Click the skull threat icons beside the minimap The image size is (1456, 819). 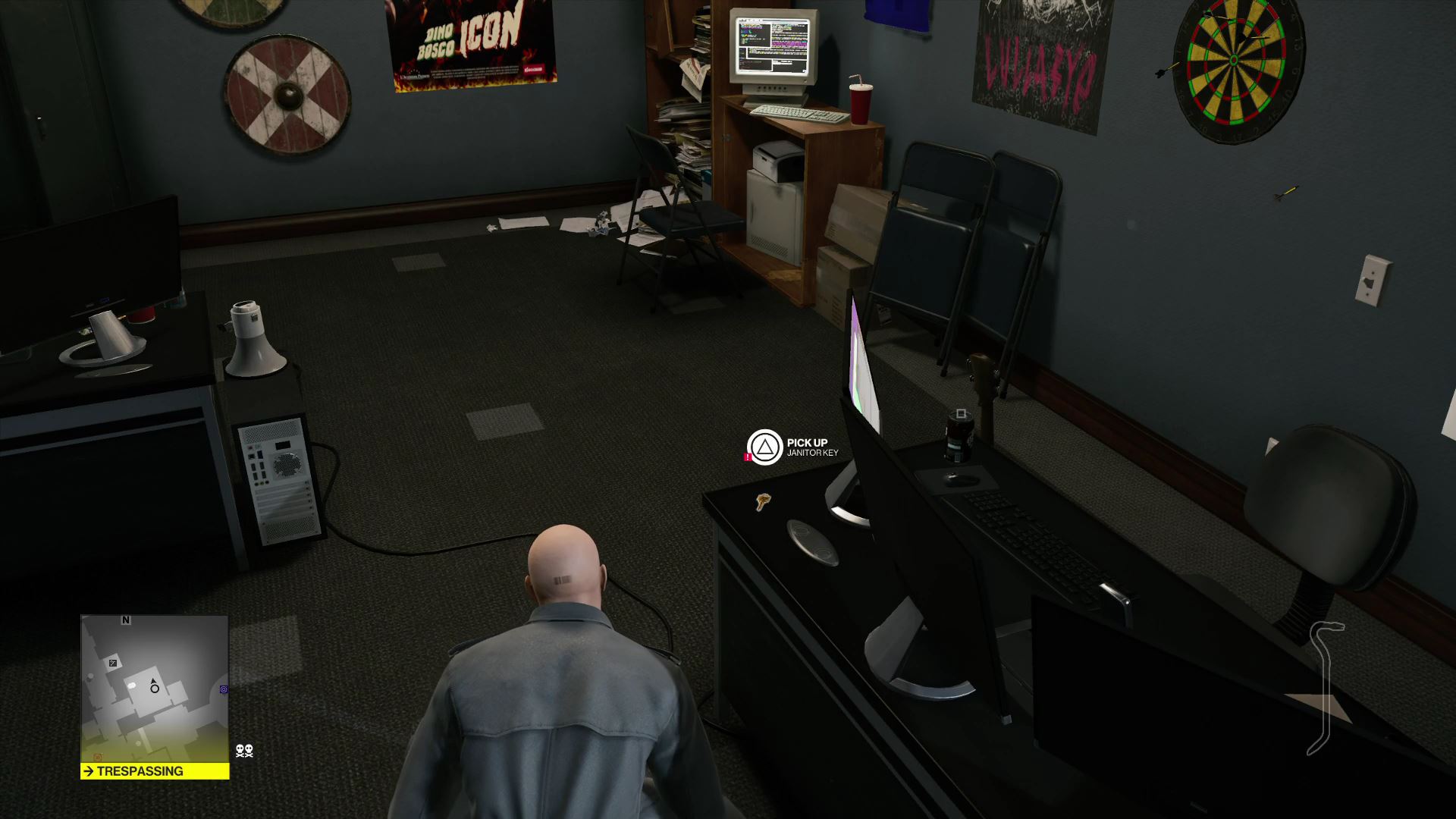(x=244, y=751)
